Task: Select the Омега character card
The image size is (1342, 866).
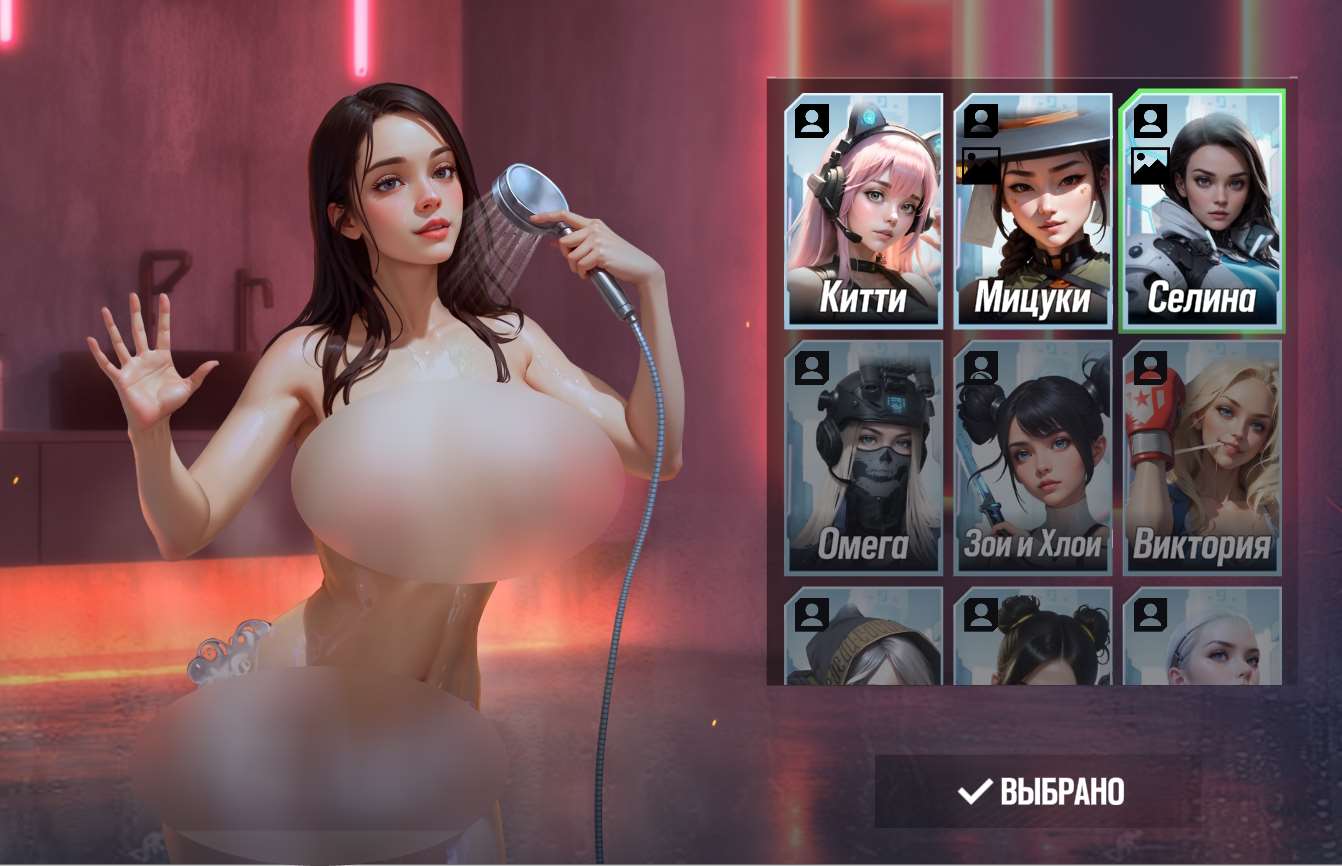Action: click(x=862, y=470)
